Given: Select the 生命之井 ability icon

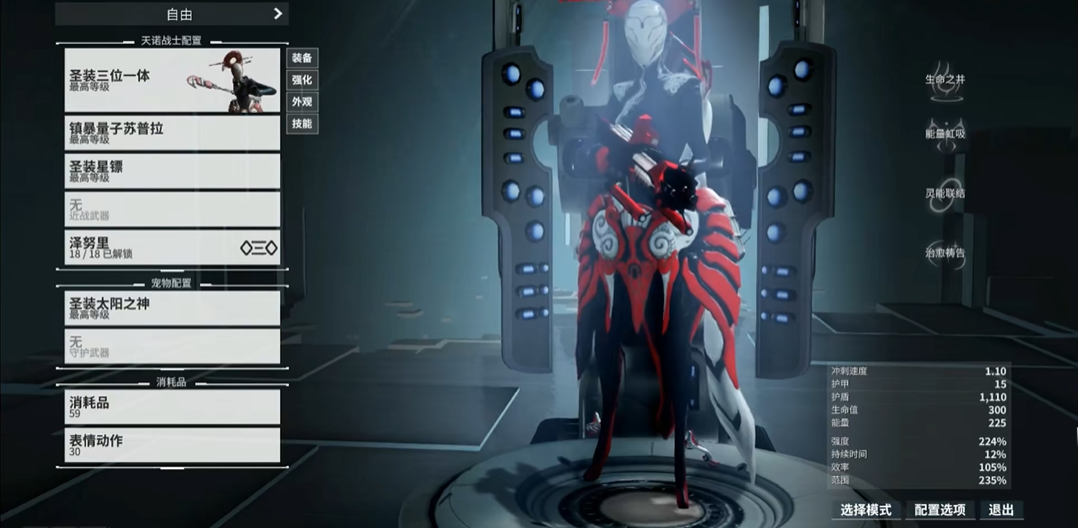Looking at the screenshot, I should coord(945,78).
